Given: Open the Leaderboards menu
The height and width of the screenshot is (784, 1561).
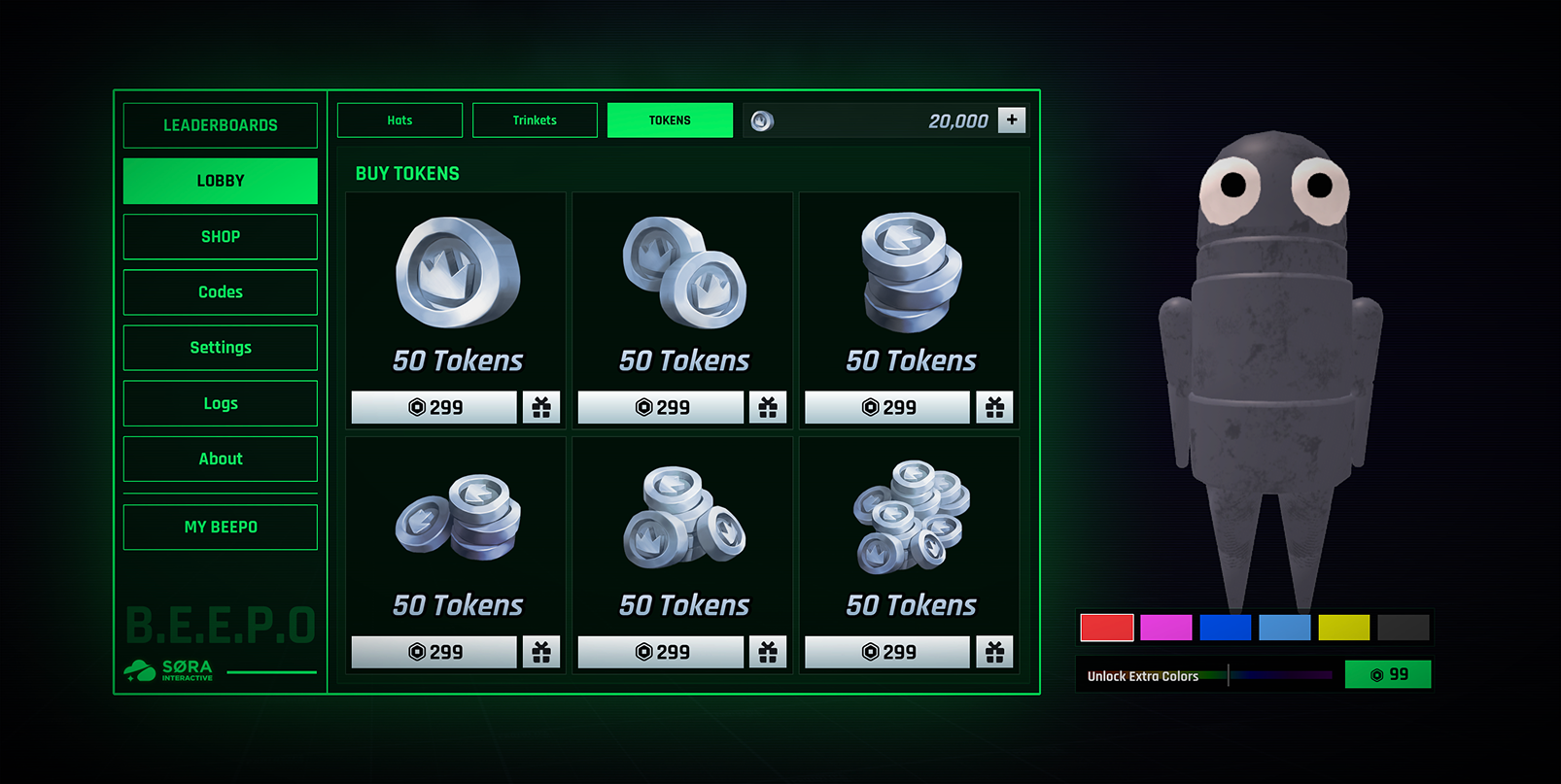Looking at the screenshot, I should [221, 125].
